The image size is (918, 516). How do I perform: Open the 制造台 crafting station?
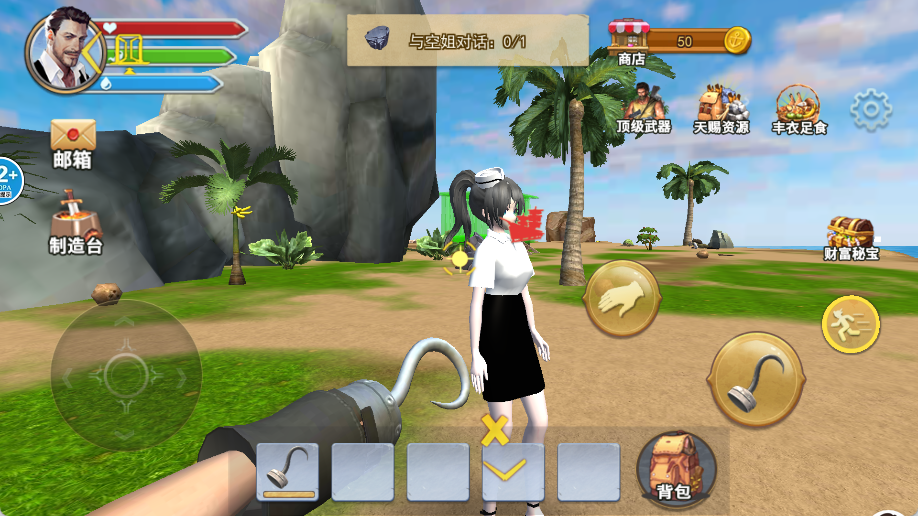(x=76, y=219)
